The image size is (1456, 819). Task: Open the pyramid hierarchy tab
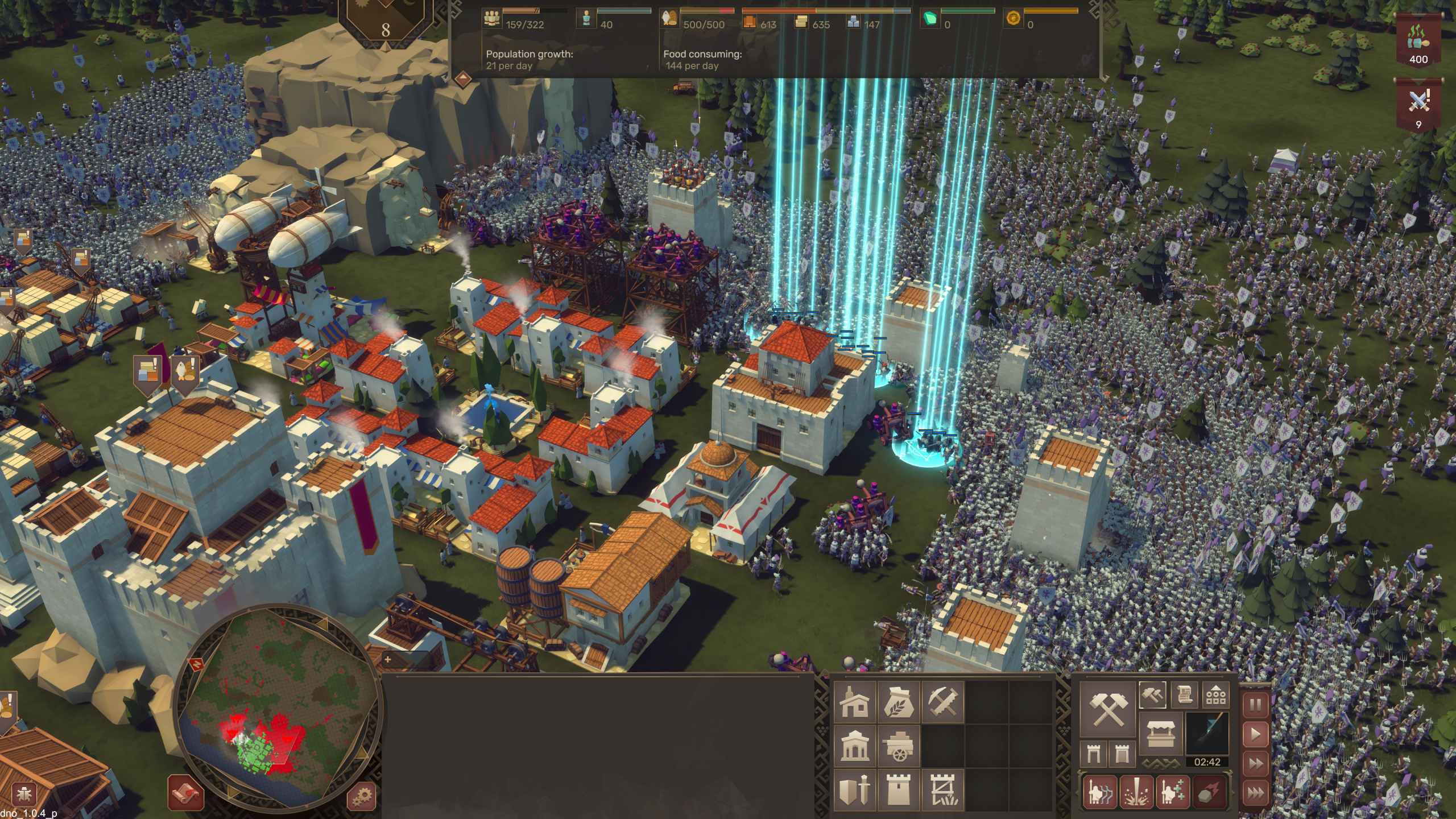pyautogui.click(x=1215, y=694)
